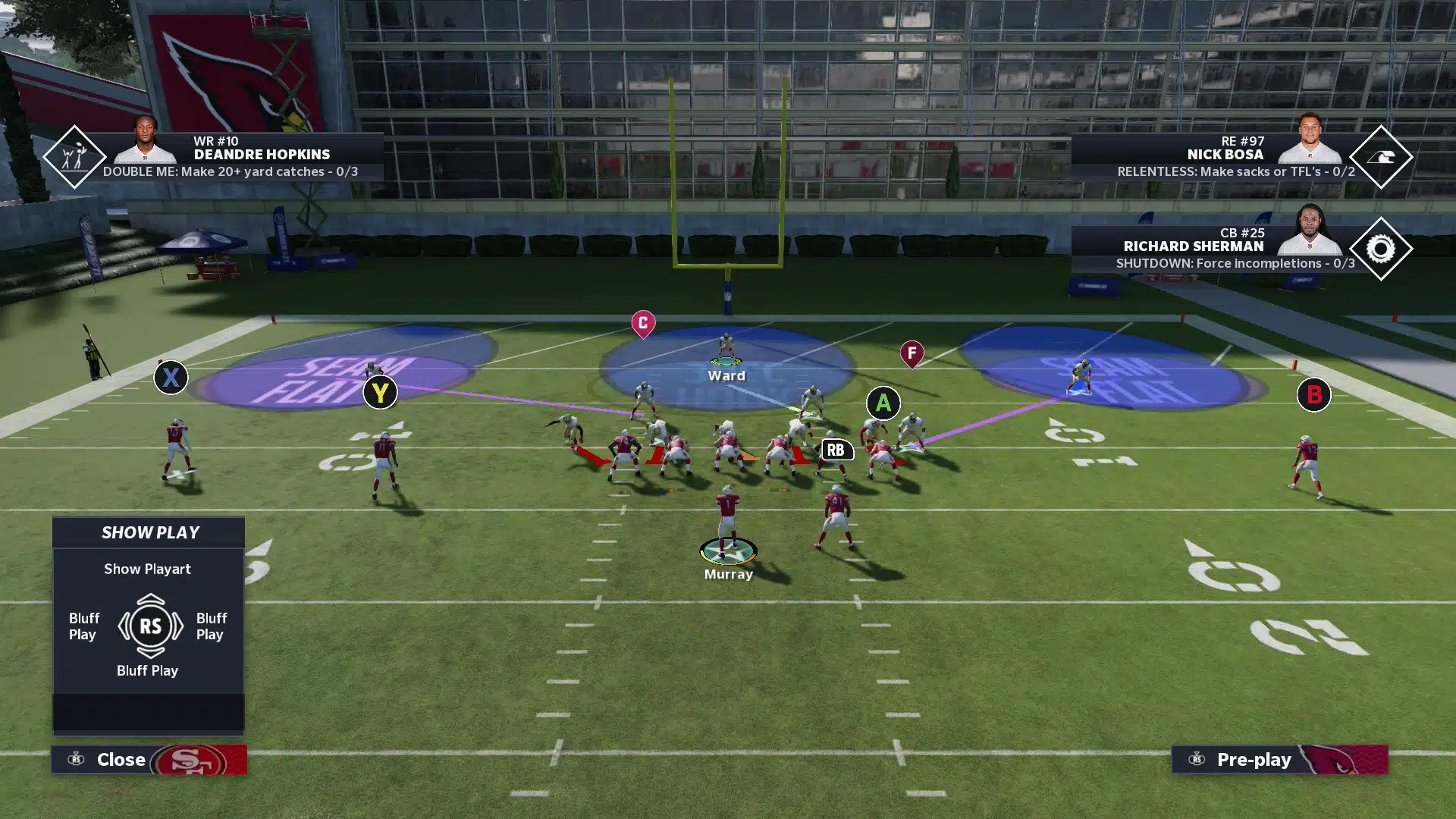Select Murray's quarterback nameplate
Viewport: 1456px width, 819px height.
[727, 574]
